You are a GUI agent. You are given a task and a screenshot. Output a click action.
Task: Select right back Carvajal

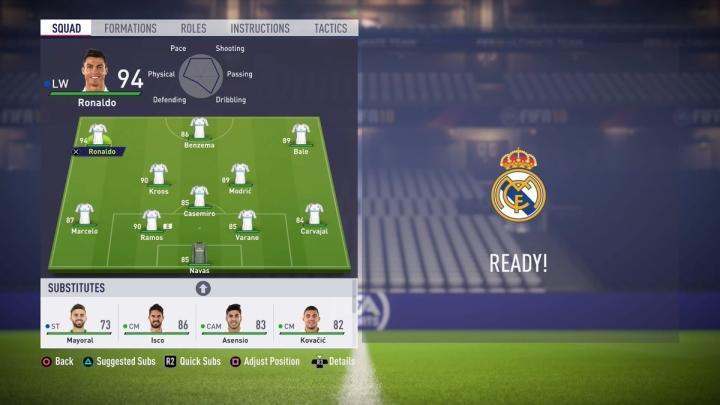click(x=314, y=214)
